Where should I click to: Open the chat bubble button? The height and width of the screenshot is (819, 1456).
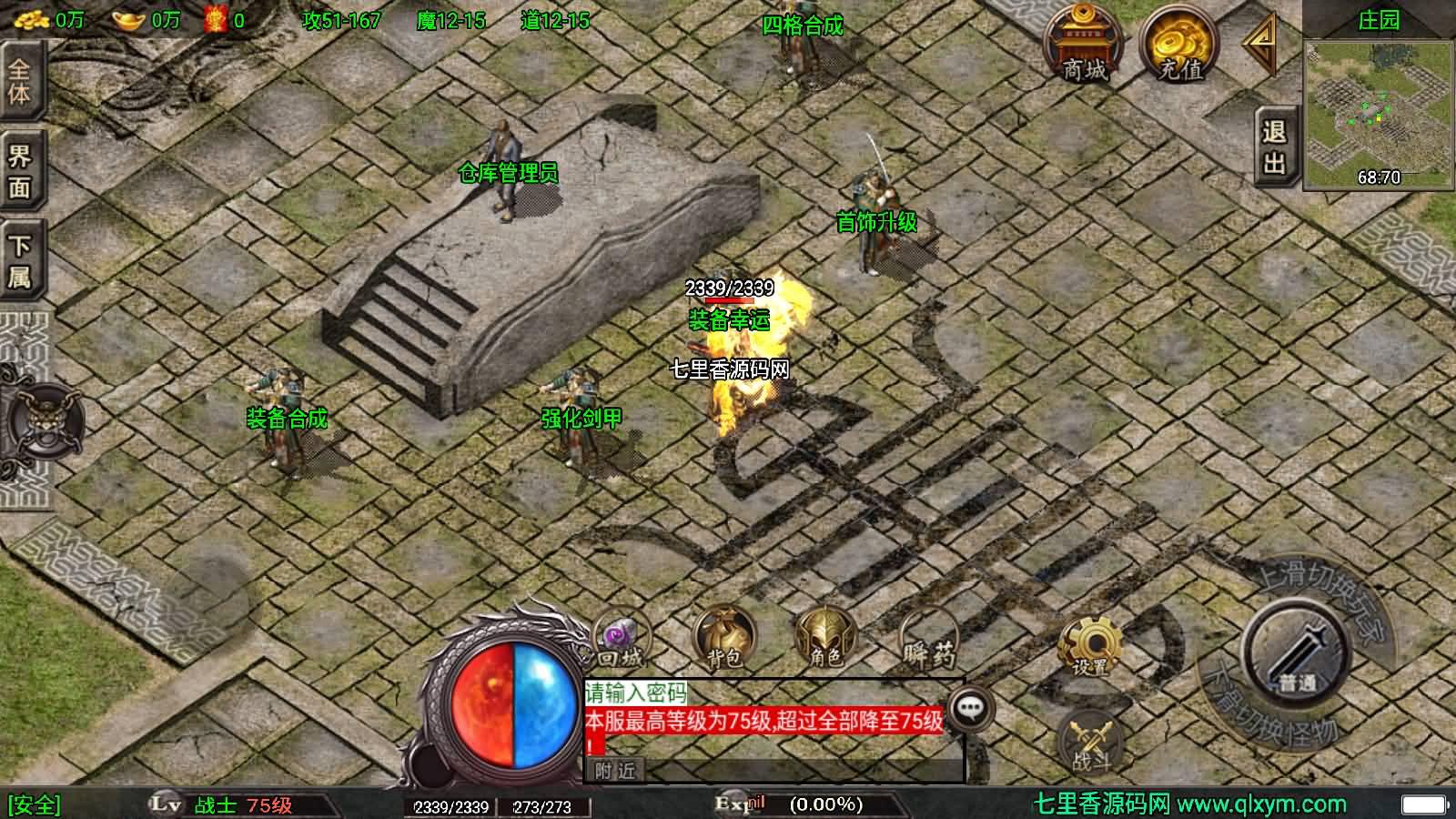970,707
